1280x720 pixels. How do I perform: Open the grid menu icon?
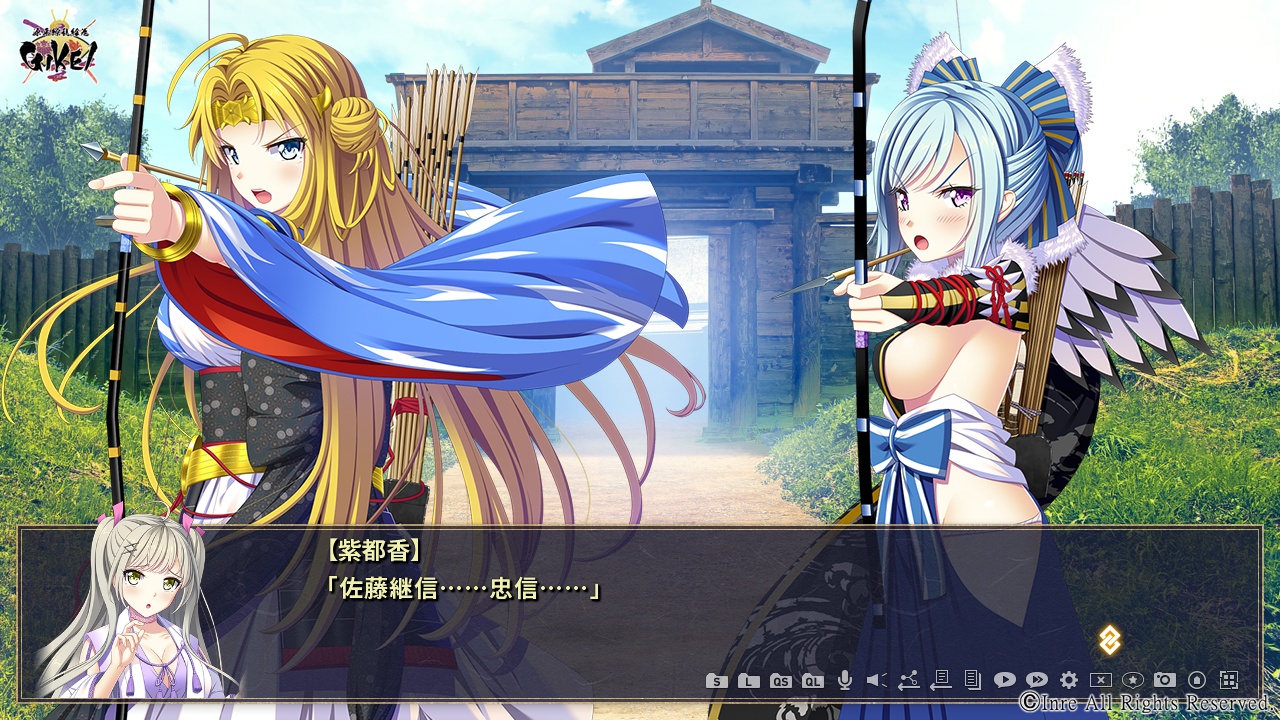1229,681
